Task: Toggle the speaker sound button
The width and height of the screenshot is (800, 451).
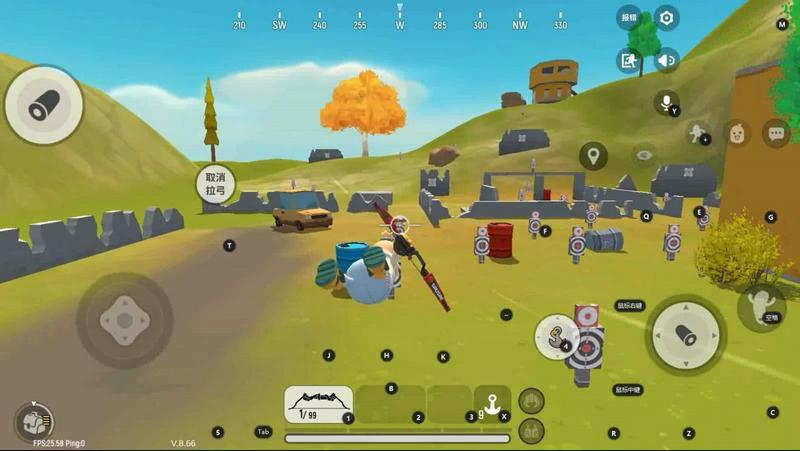Action: [667, 61]
